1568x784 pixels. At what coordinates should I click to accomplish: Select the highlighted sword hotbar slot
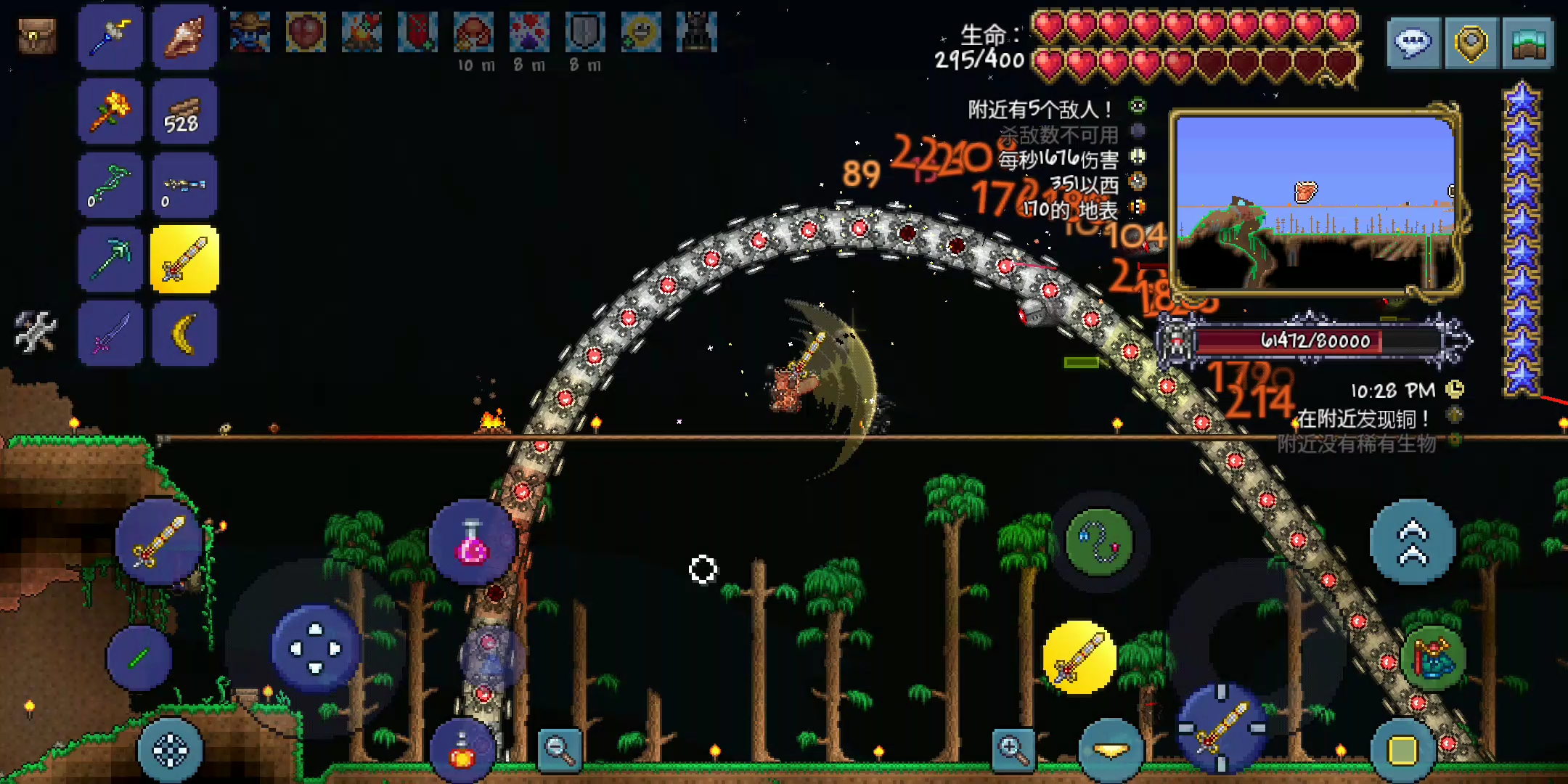184,260
